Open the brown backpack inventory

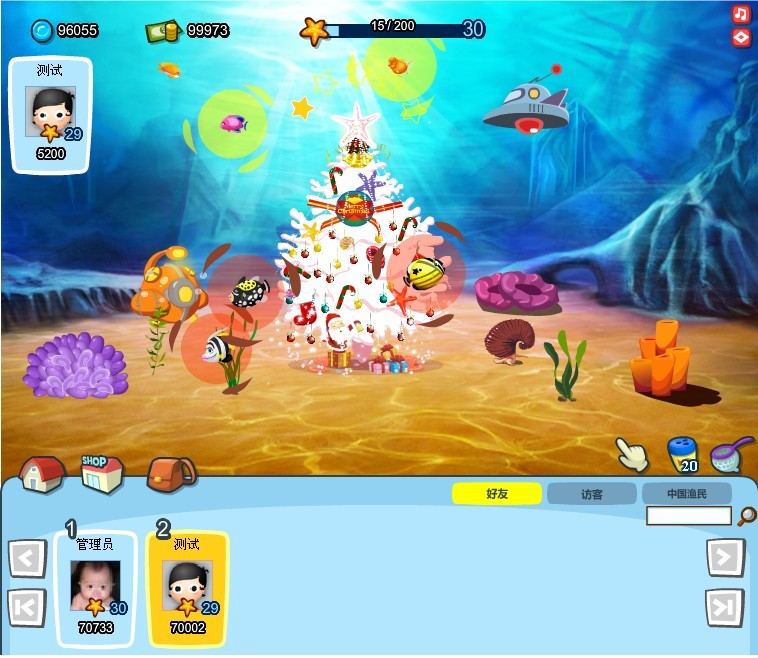tap(170, 474)
